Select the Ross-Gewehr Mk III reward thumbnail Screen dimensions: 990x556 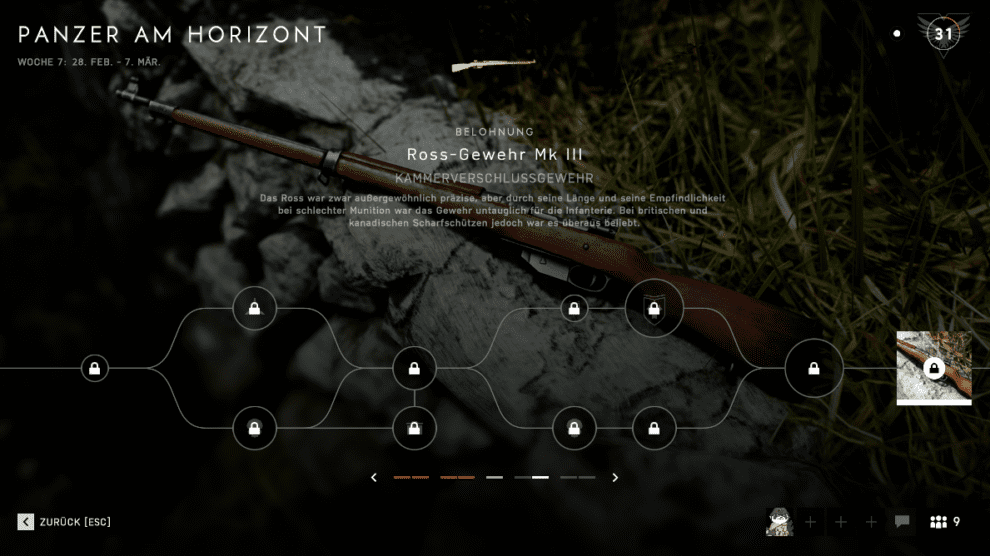tap(934, 368)
